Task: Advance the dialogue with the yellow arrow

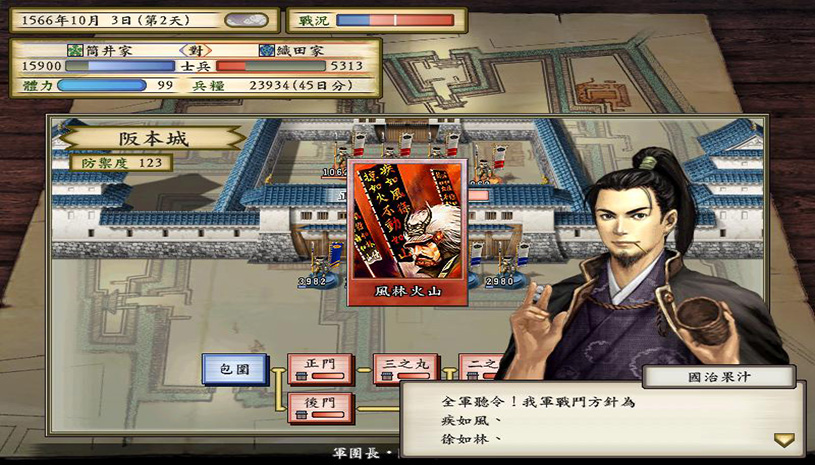Action: pyautogui.click(x=783, y=440)
